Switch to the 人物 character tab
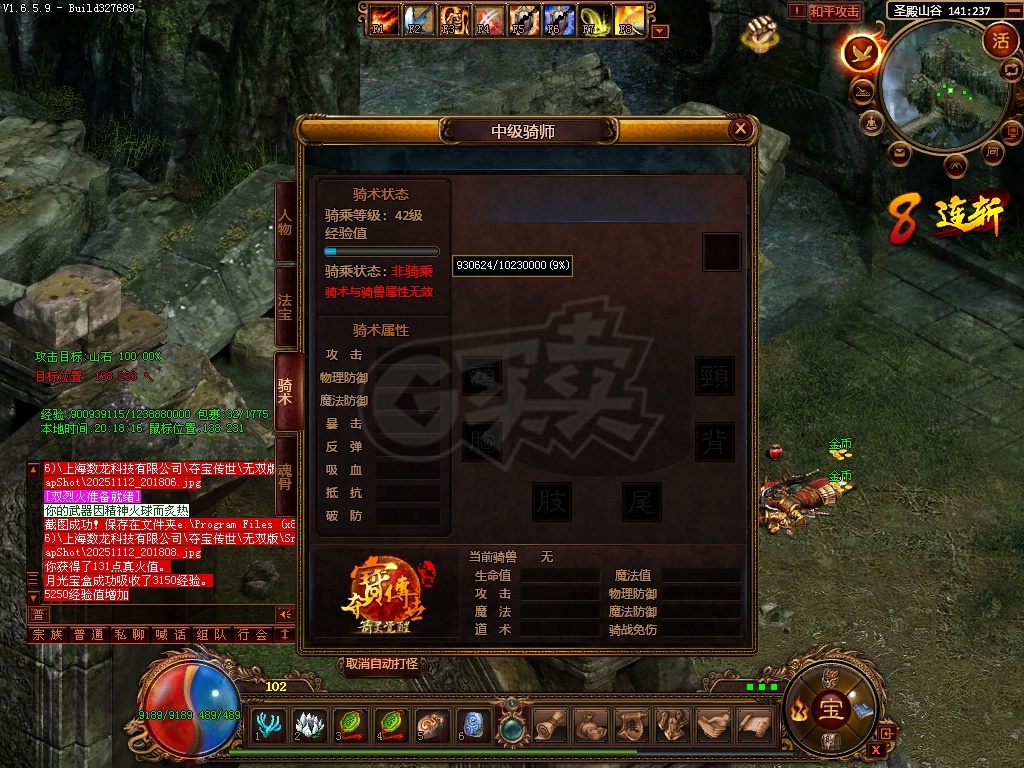Viewport: 1024px width, 768px height. tap(285, 221)
